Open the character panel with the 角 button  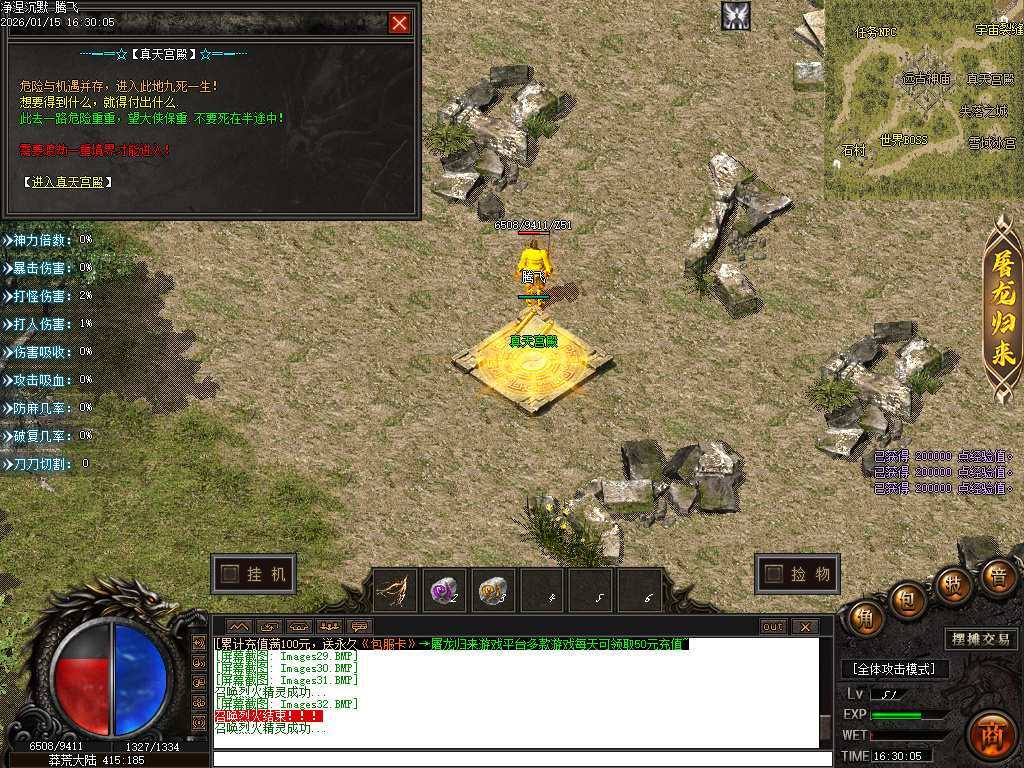coord(865,619)
